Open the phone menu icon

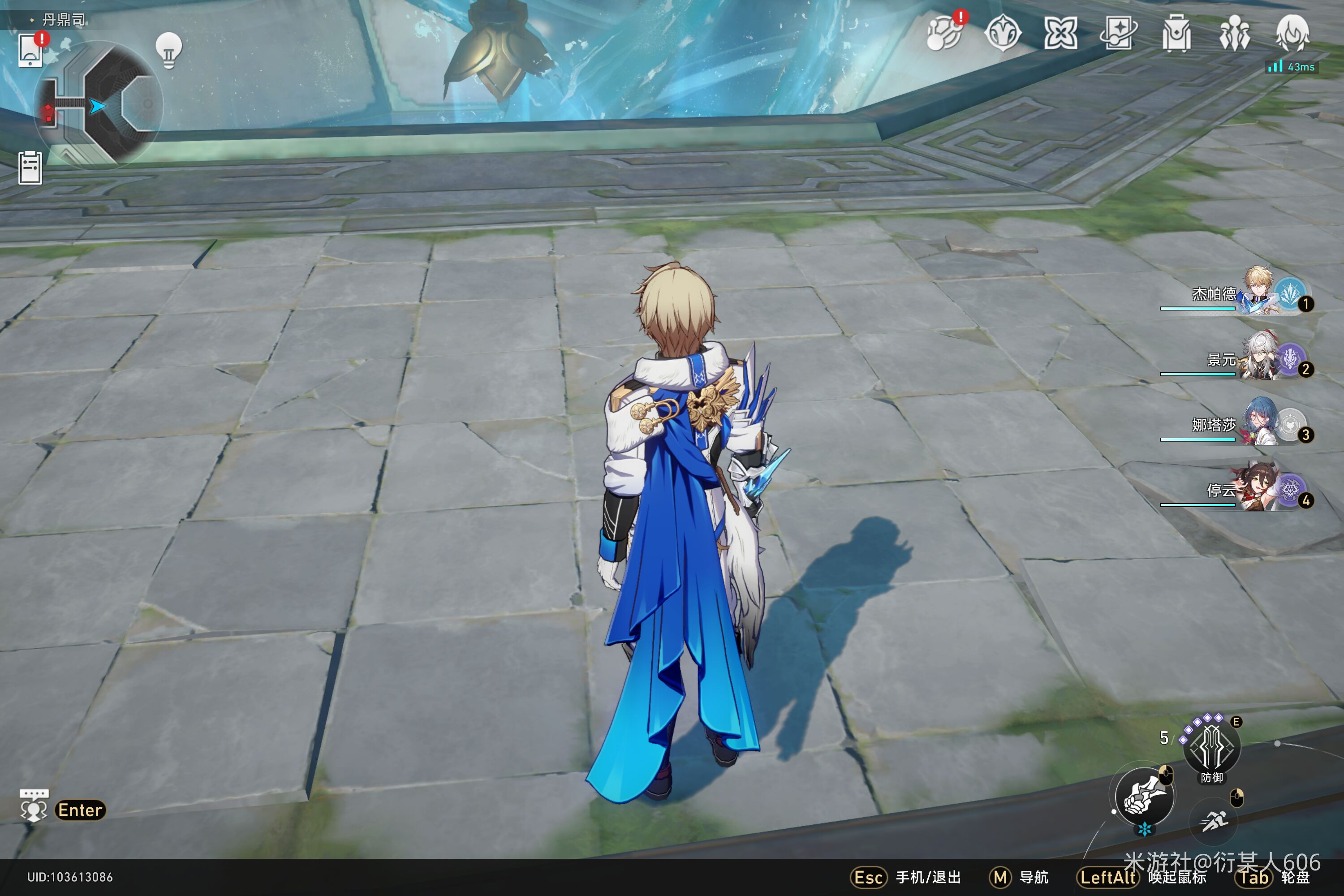(30, 50)
